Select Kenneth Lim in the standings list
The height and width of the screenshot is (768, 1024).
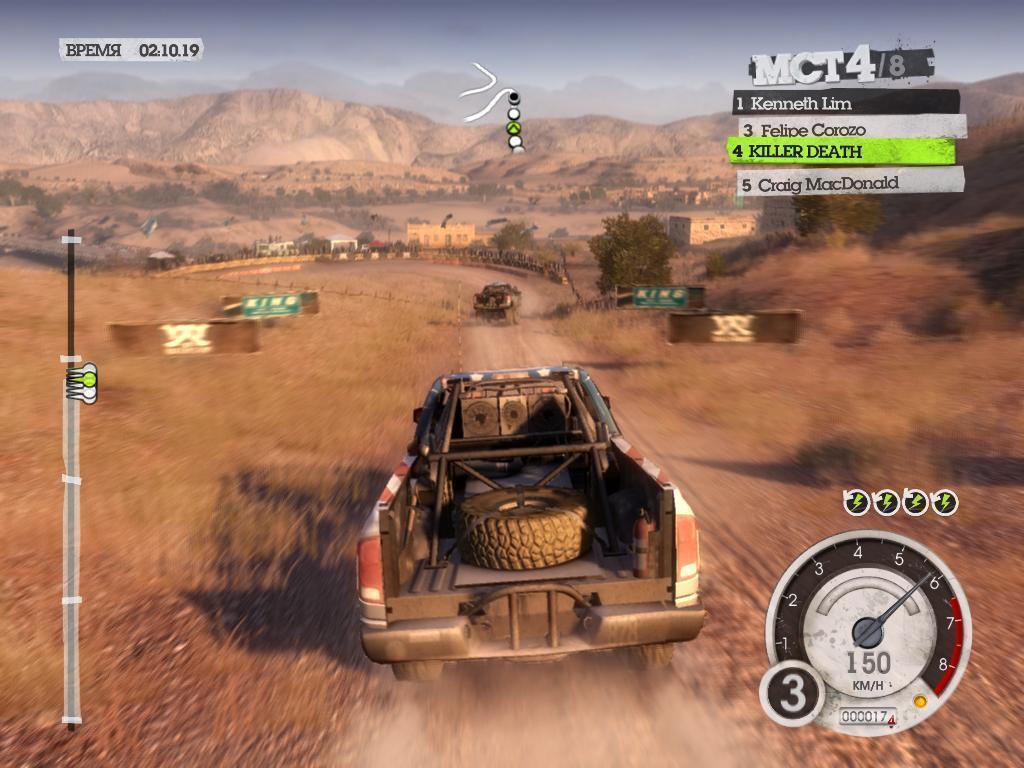point(845,103)
